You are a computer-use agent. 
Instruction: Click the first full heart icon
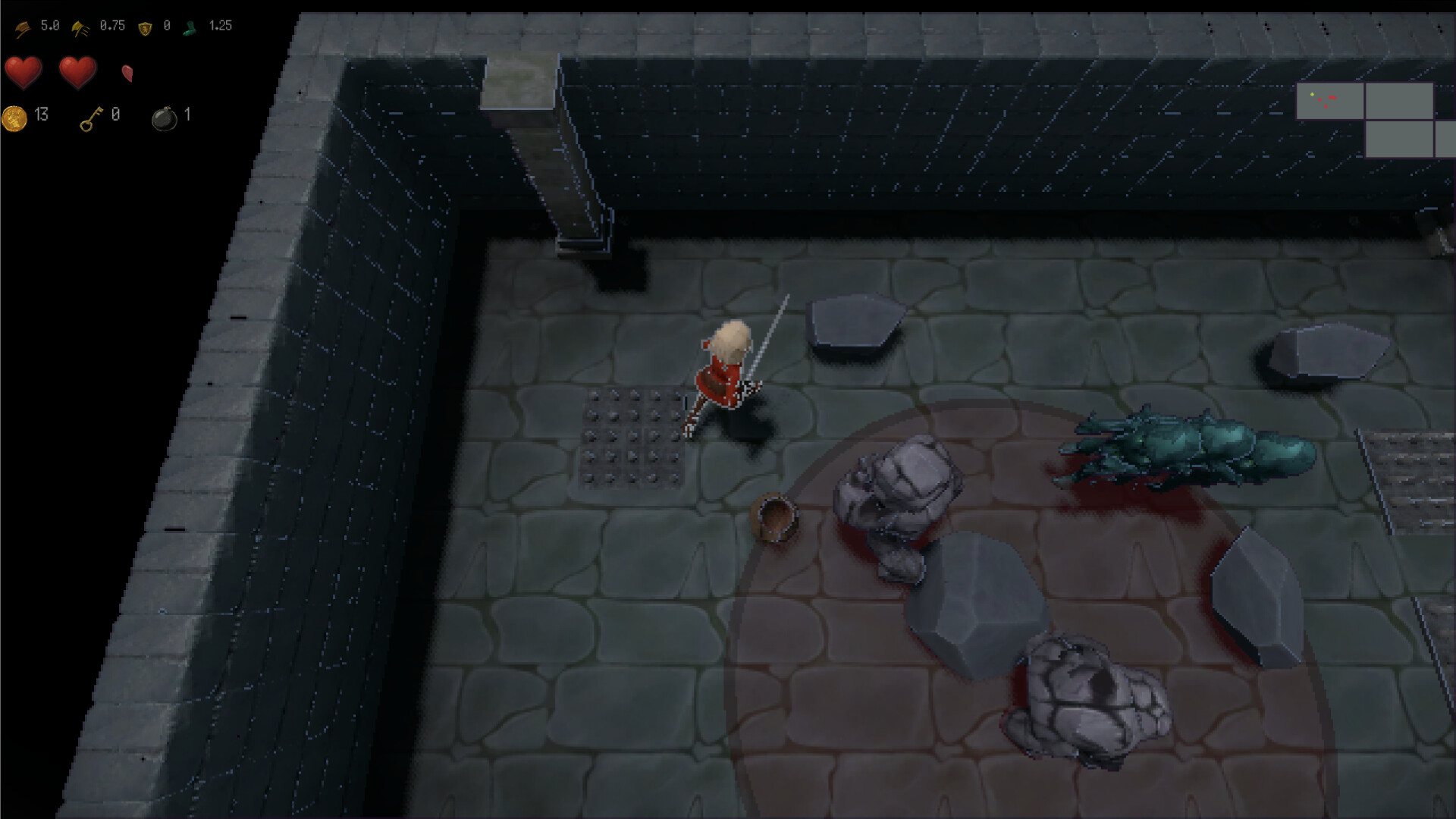pyautogui.click(x=24, y=71)
